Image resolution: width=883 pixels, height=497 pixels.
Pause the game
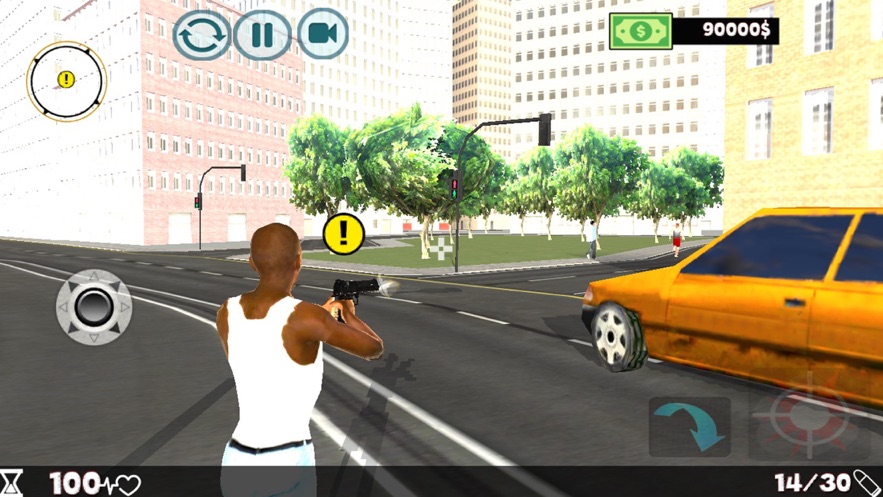262,35
